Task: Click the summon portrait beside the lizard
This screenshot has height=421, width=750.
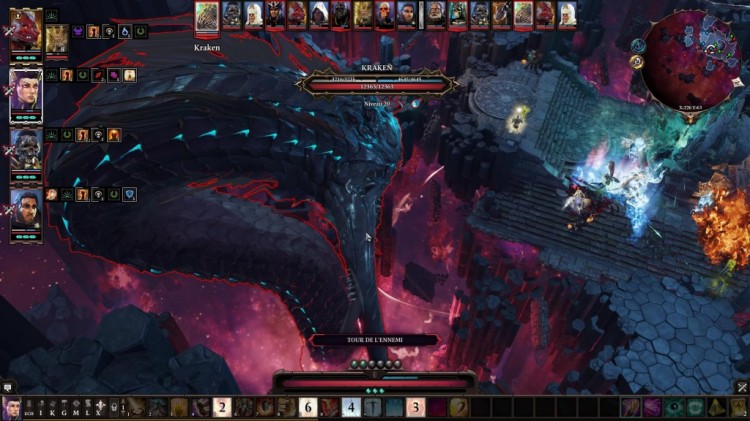Action: point(57,40)
